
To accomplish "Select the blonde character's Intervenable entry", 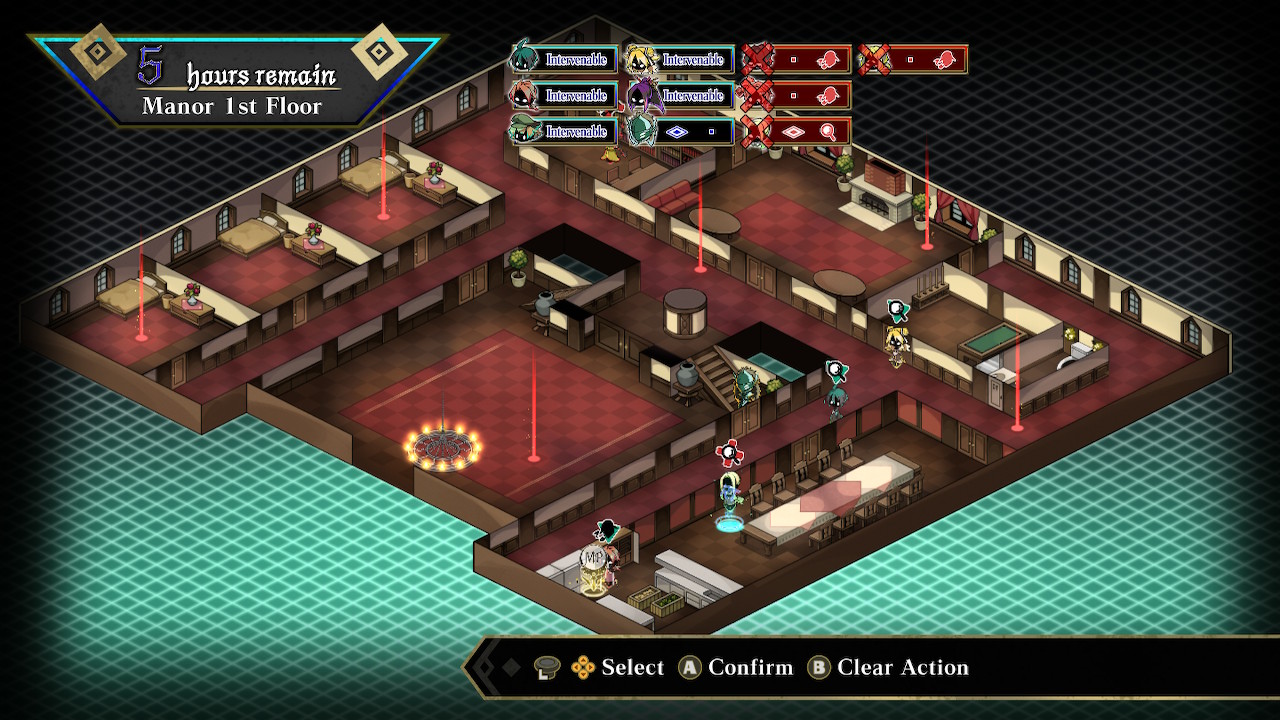I will coord(681,60).
